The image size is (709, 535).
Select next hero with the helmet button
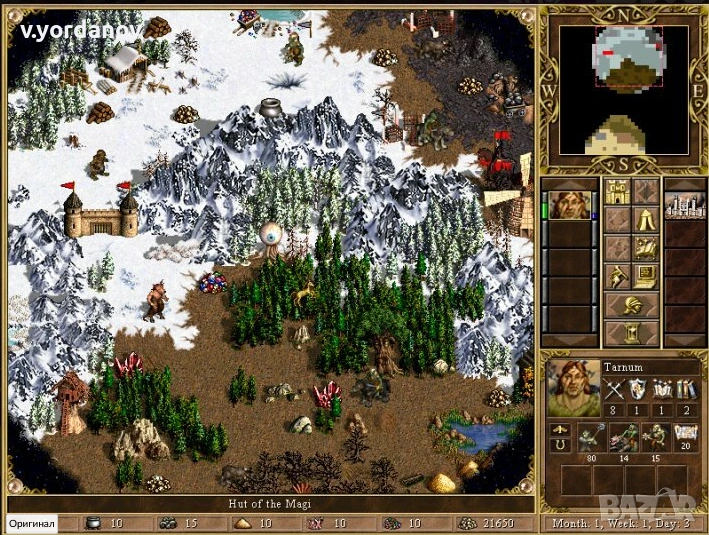[x=632, y=304]
